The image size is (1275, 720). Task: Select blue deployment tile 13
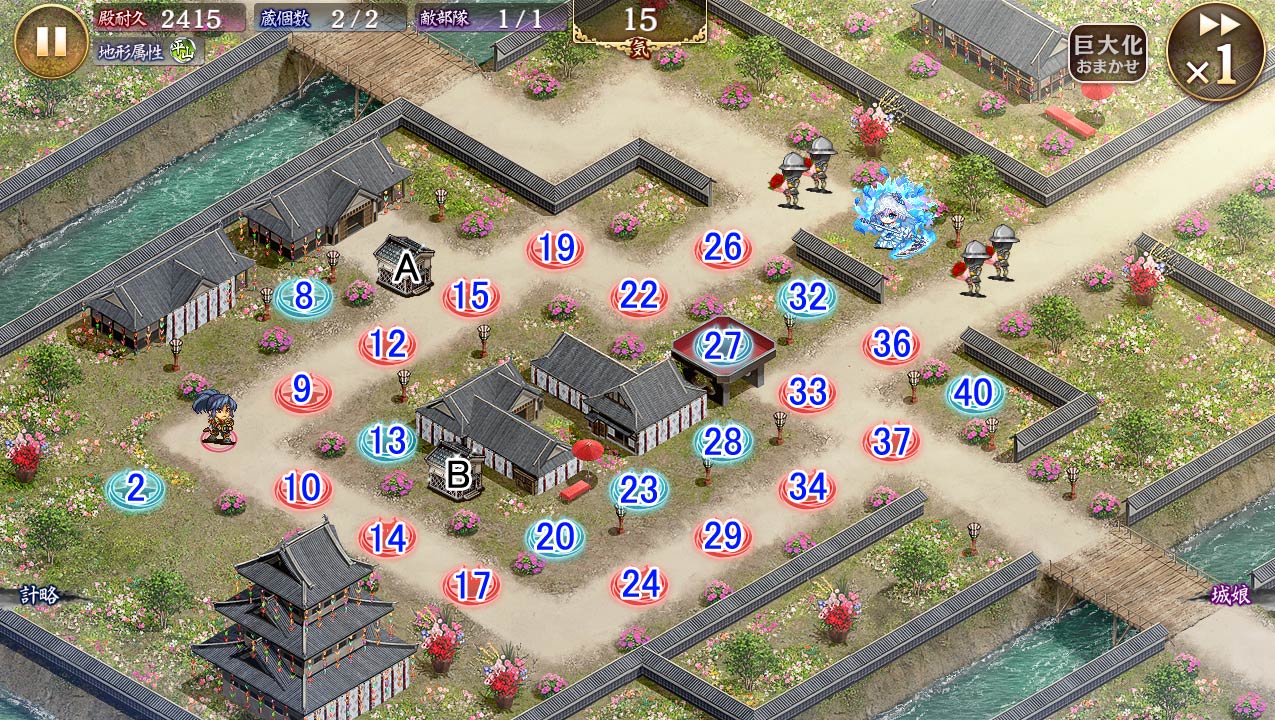[x=387, y=441]
